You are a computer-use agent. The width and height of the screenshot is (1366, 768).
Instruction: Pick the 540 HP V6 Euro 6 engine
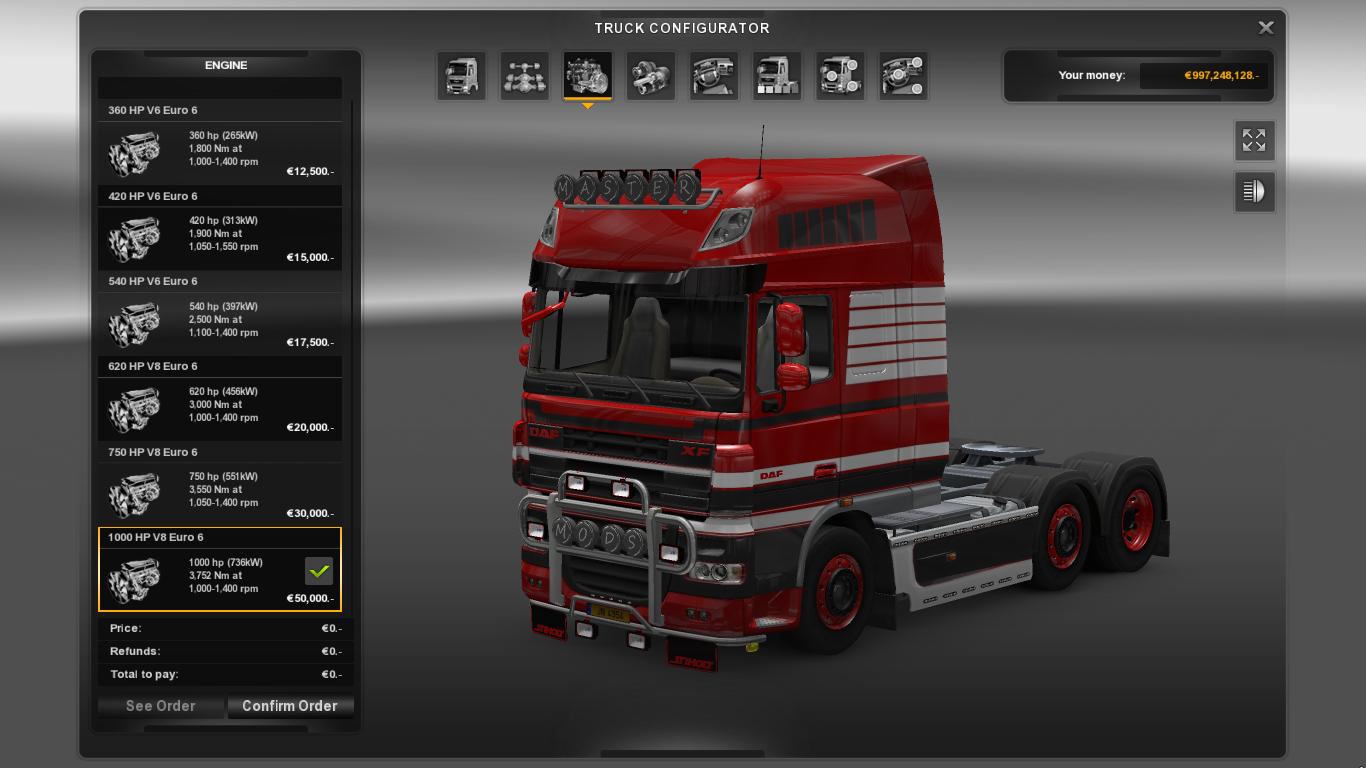(x=220, y=320)
